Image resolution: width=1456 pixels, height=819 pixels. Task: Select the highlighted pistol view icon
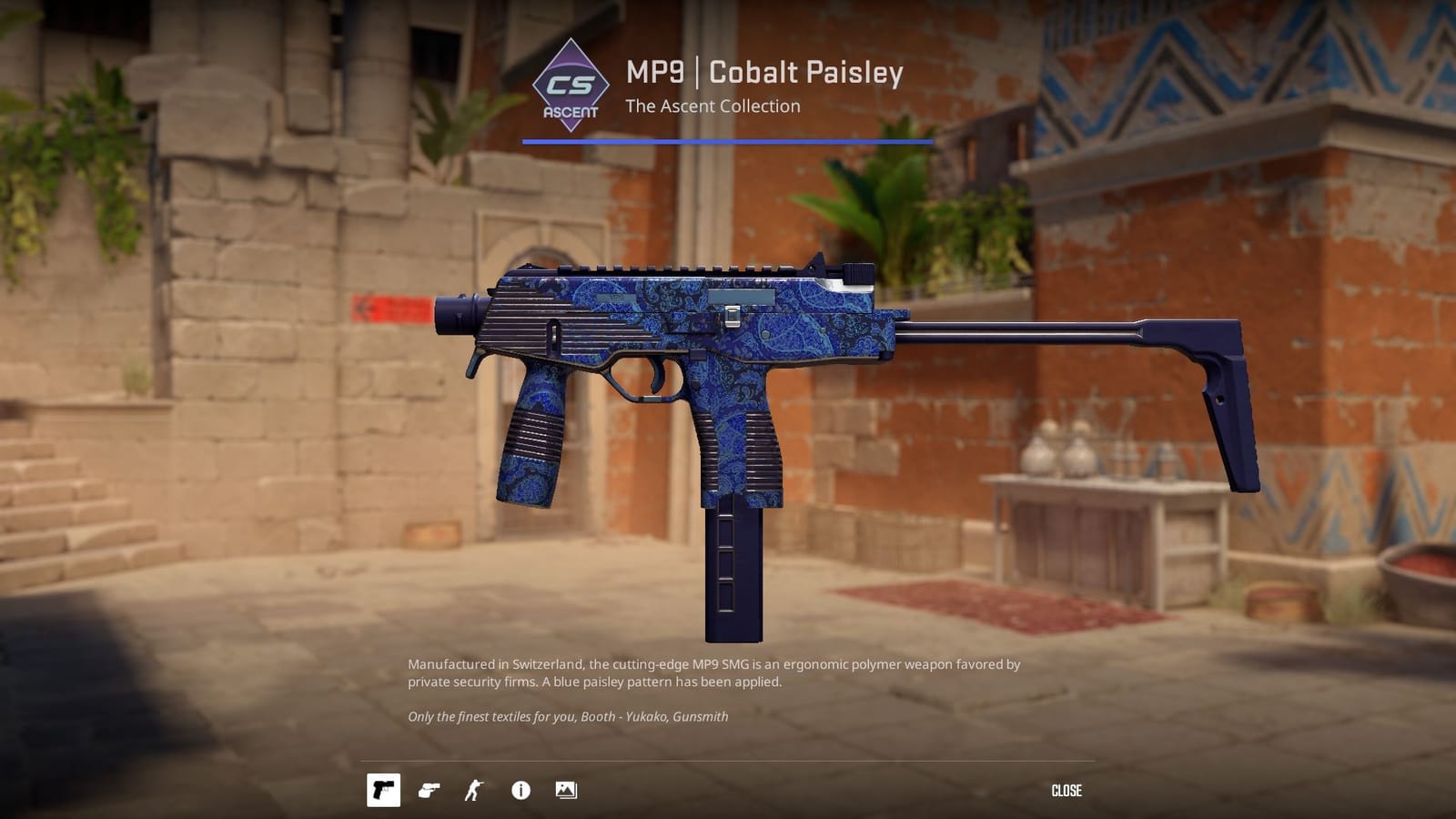[384, 790]
